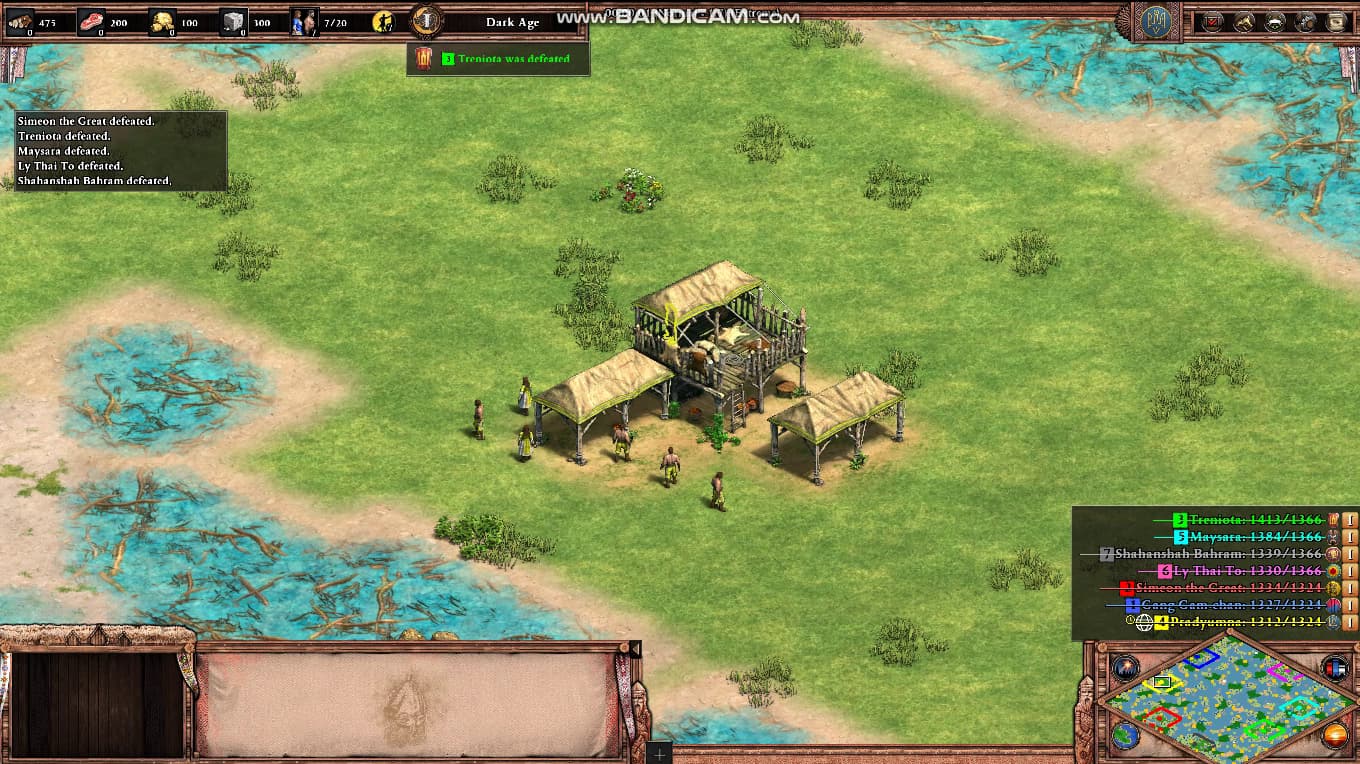Click the flare signal button beside minimap
1360x764 pixels.
pyautogui.click(x=1125, y=668)
